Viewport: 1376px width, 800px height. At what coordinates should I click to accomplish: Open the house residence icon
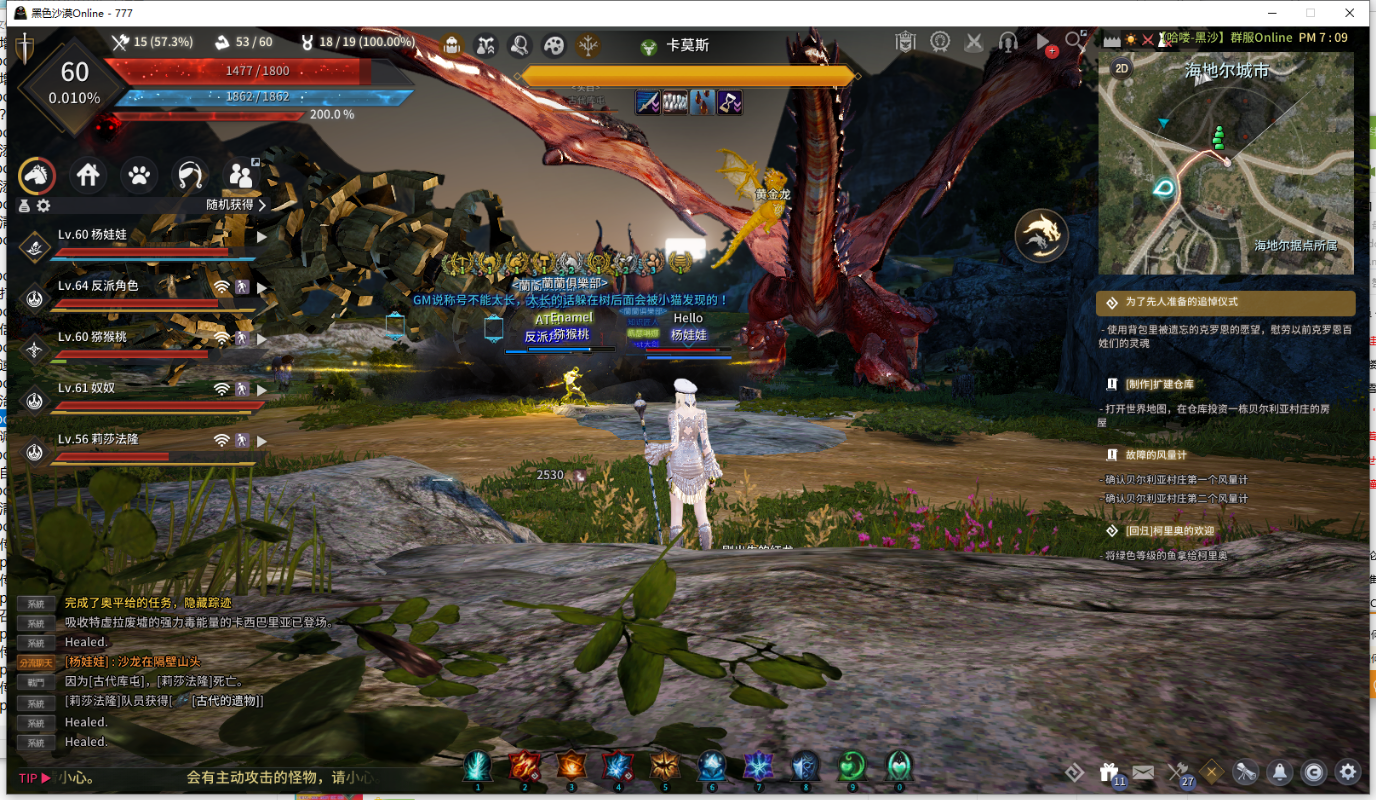(88, 176)
